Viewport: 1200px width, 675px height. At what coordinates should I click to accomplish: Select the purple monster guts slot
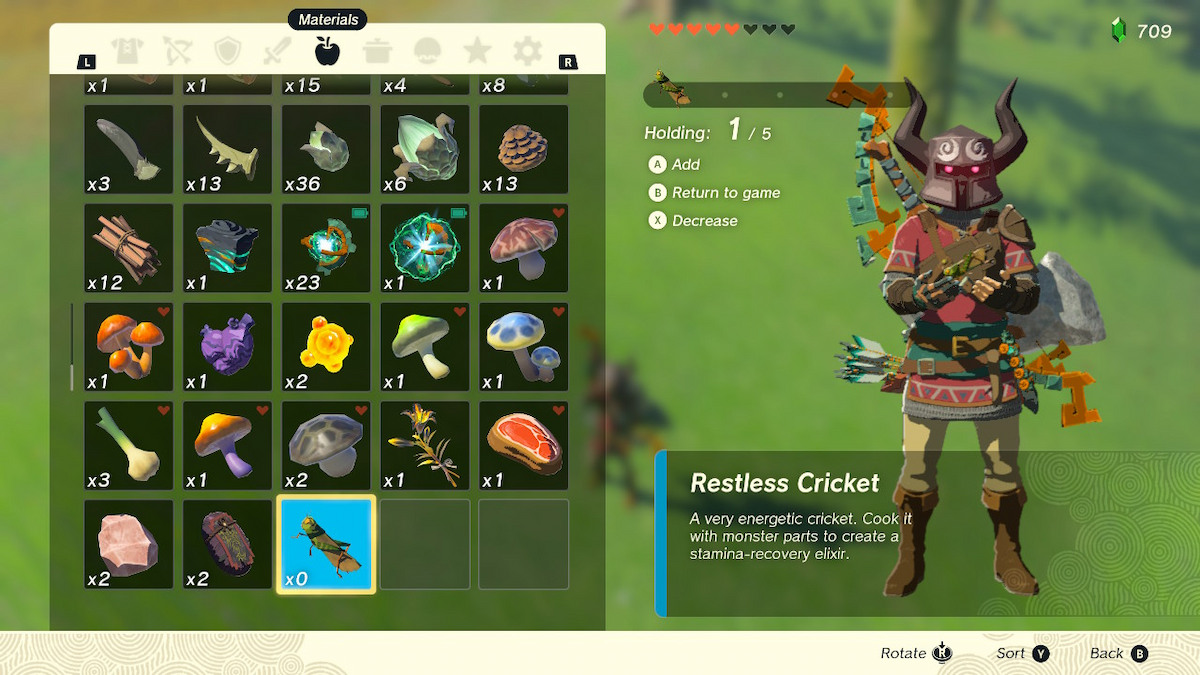tap(227, 347)
